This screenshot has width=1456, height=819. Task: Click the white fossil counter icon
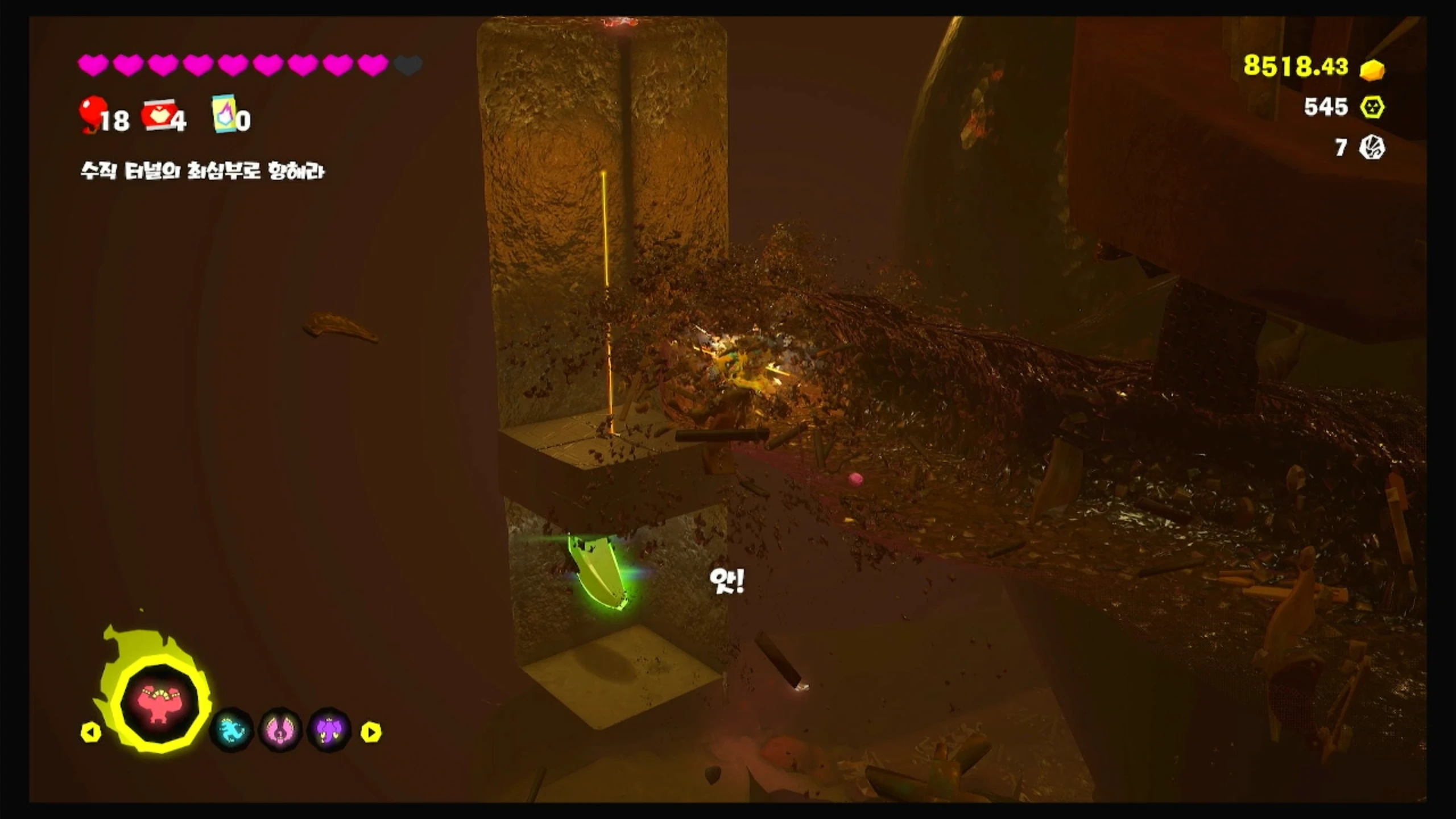[1372, 148]
